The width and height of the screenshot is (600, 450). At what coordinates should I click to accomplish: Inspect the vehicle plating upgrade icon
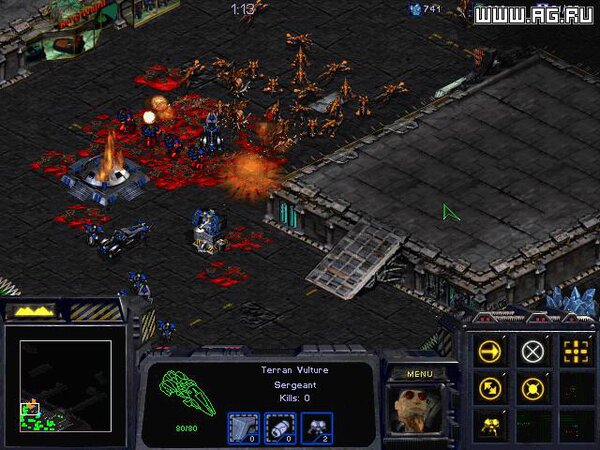point(243,427)
